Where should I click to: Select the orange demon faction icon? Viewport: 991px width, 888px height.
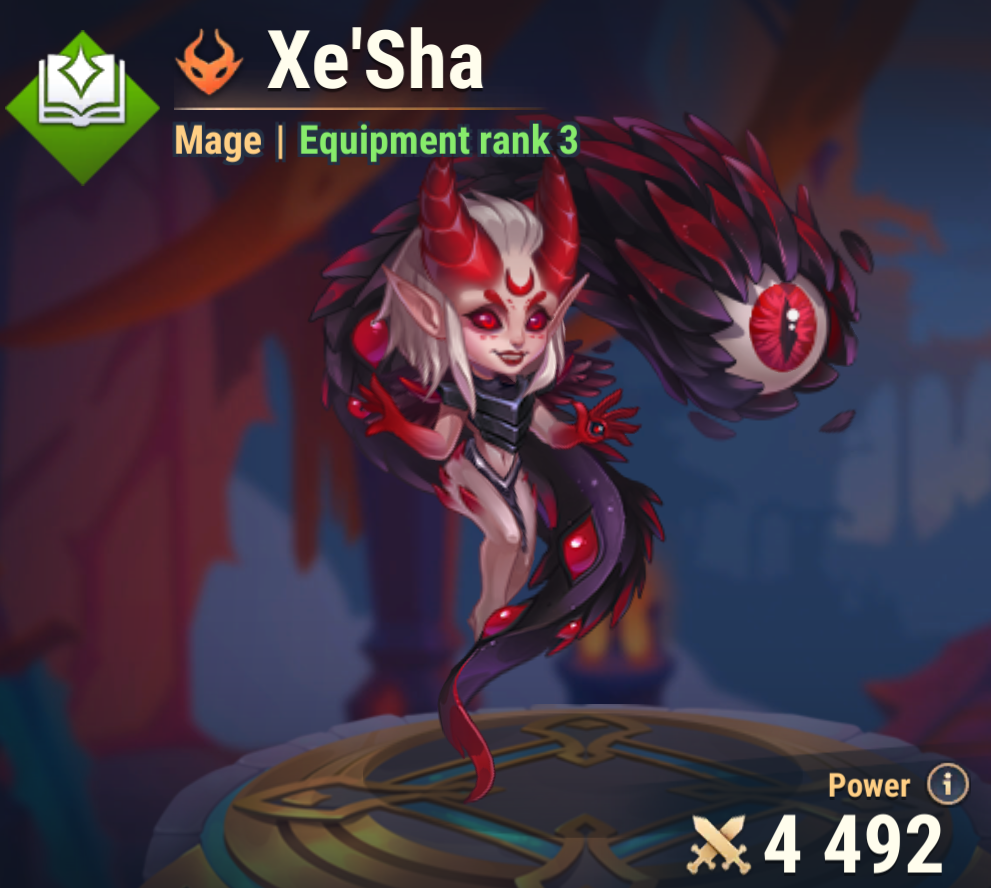click(210, 61)
